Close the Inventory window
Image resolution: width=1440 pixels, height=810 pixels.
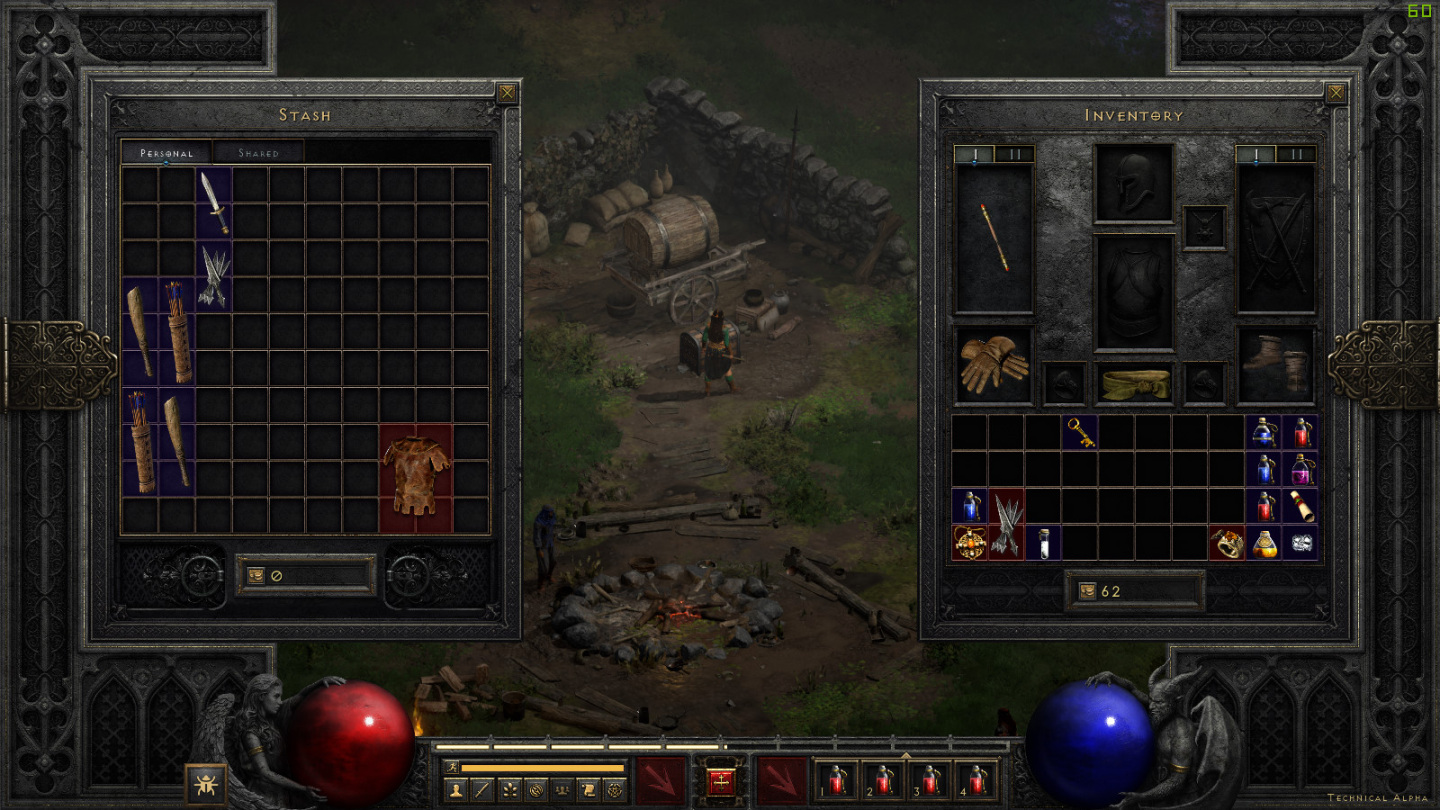pyautogui.click(x=1336, y=94)
